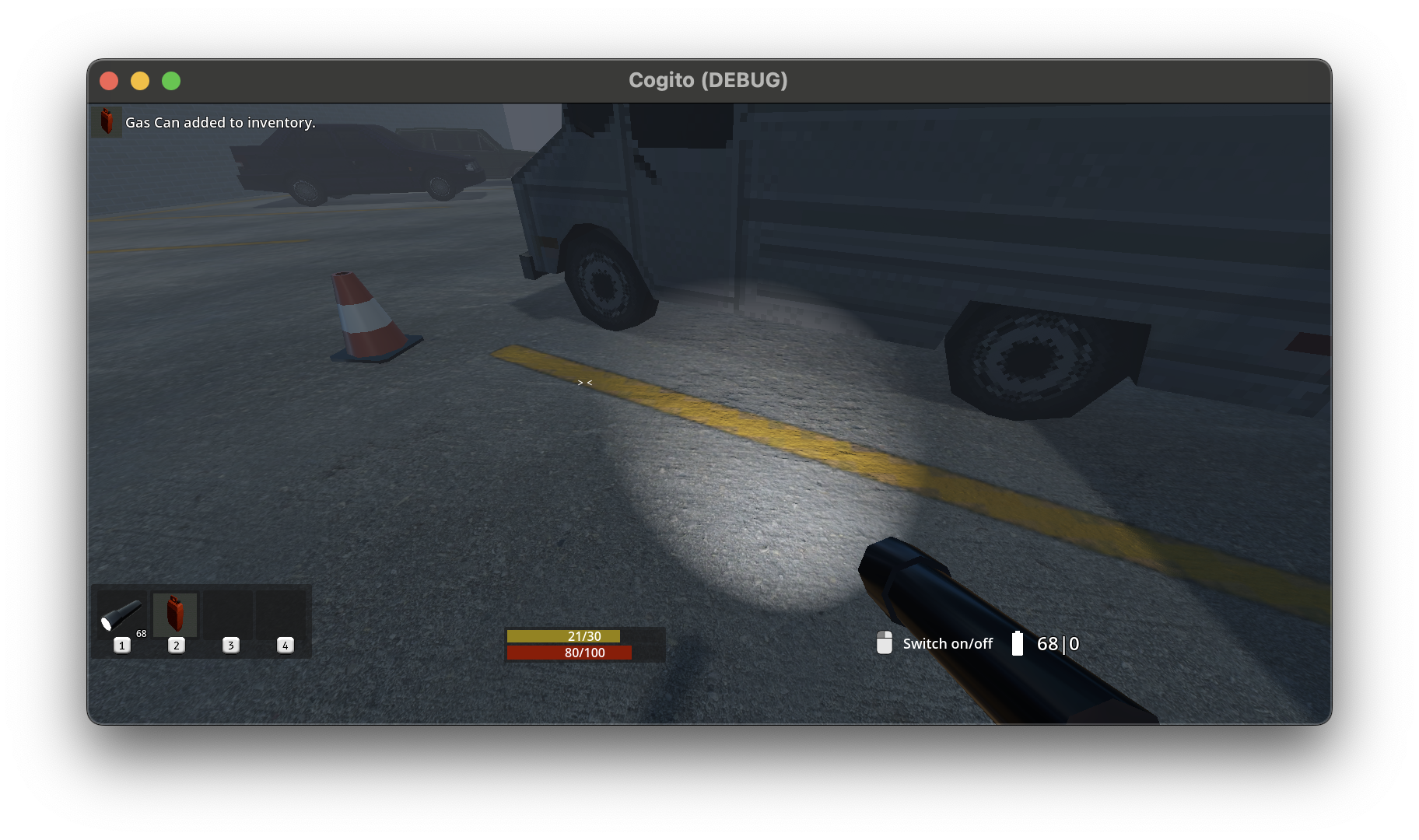1419x840 pixels.
Task: Close the Cogito window
Action: (x=109, y=81)
